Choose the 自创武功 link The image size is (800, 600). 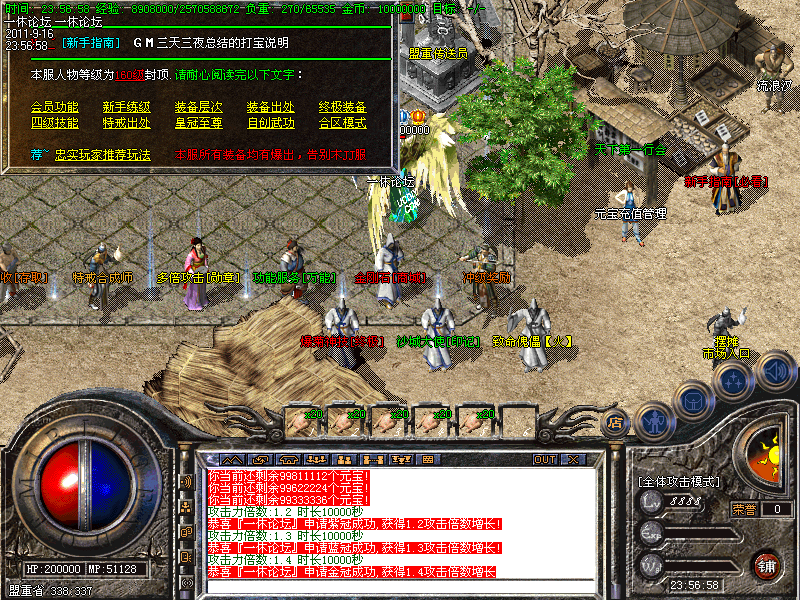[x=270, y=123]
